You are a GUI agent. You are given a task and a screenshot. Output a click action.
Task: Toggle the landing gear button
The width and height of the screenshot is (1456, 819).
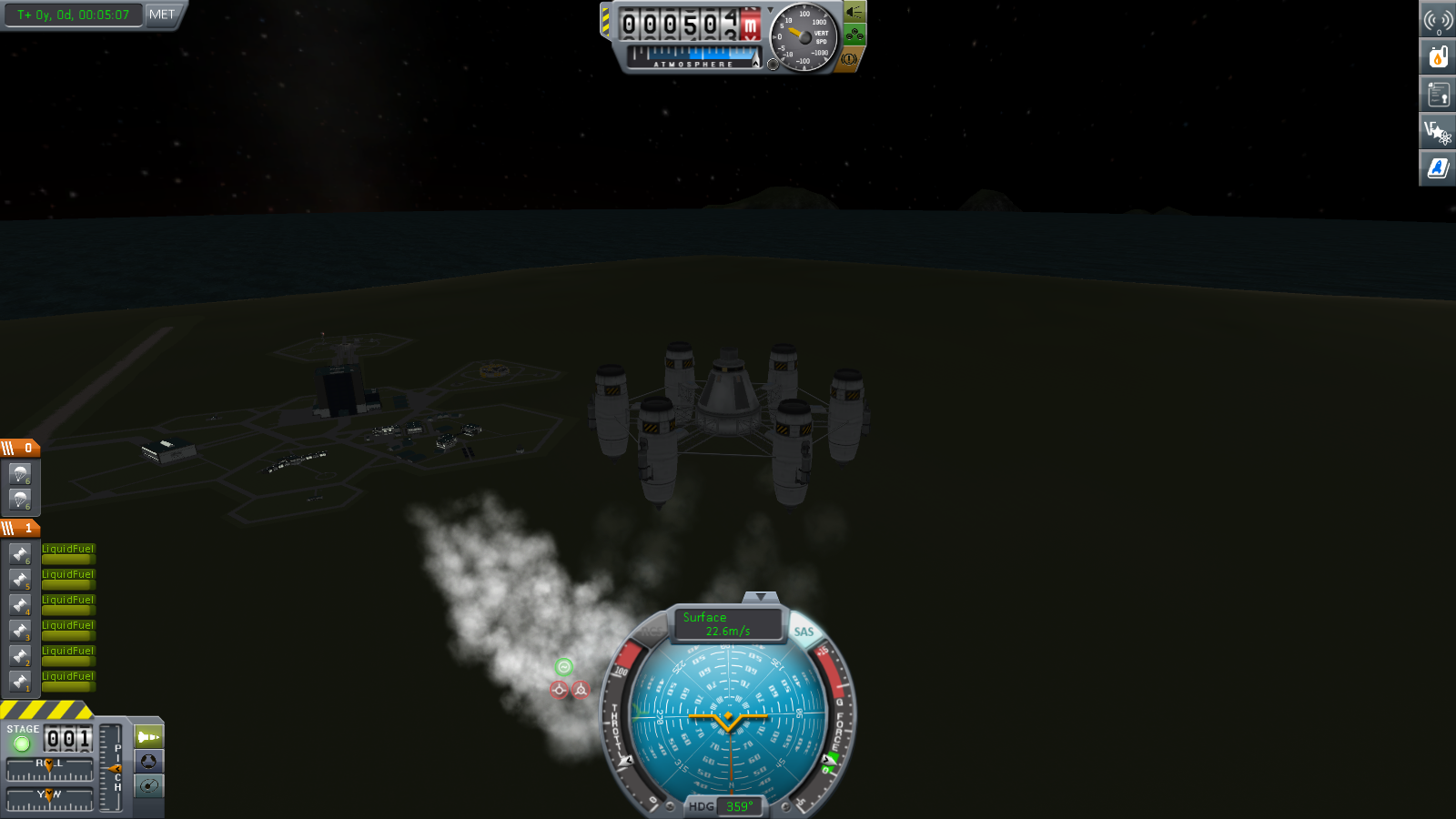(854, 35)
